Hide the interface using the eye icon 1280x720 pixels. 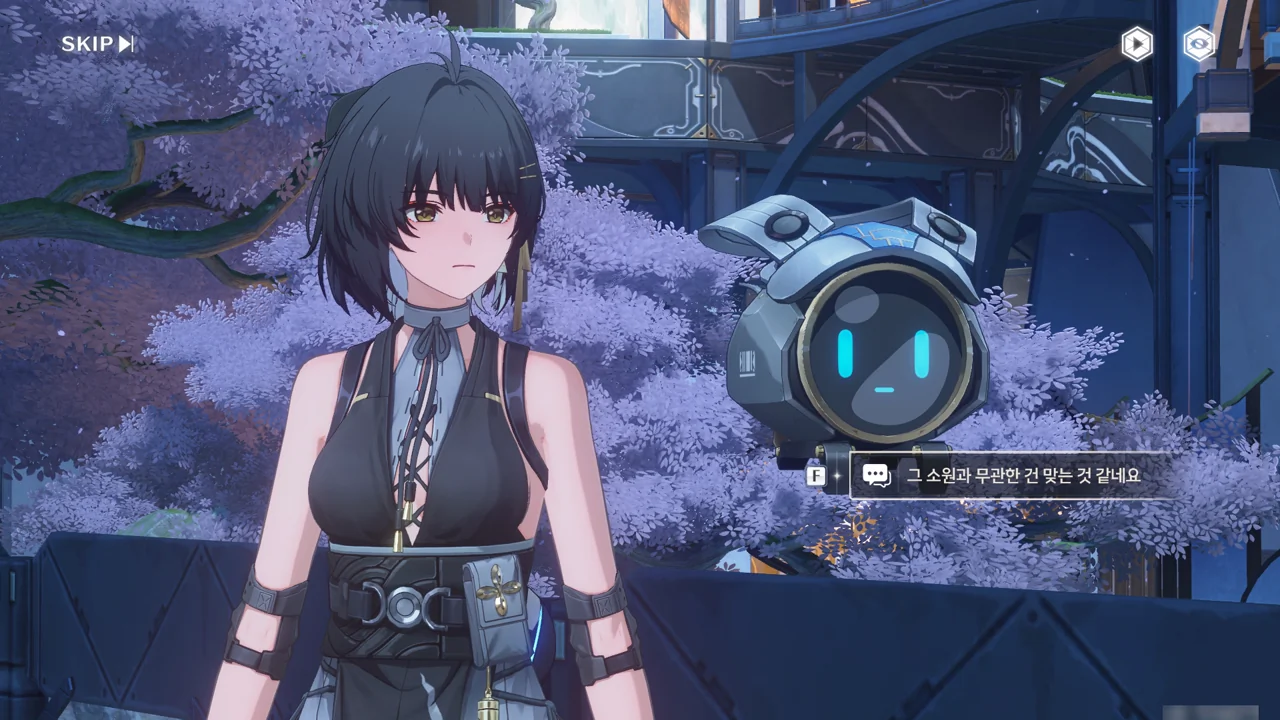[1198, 44]
